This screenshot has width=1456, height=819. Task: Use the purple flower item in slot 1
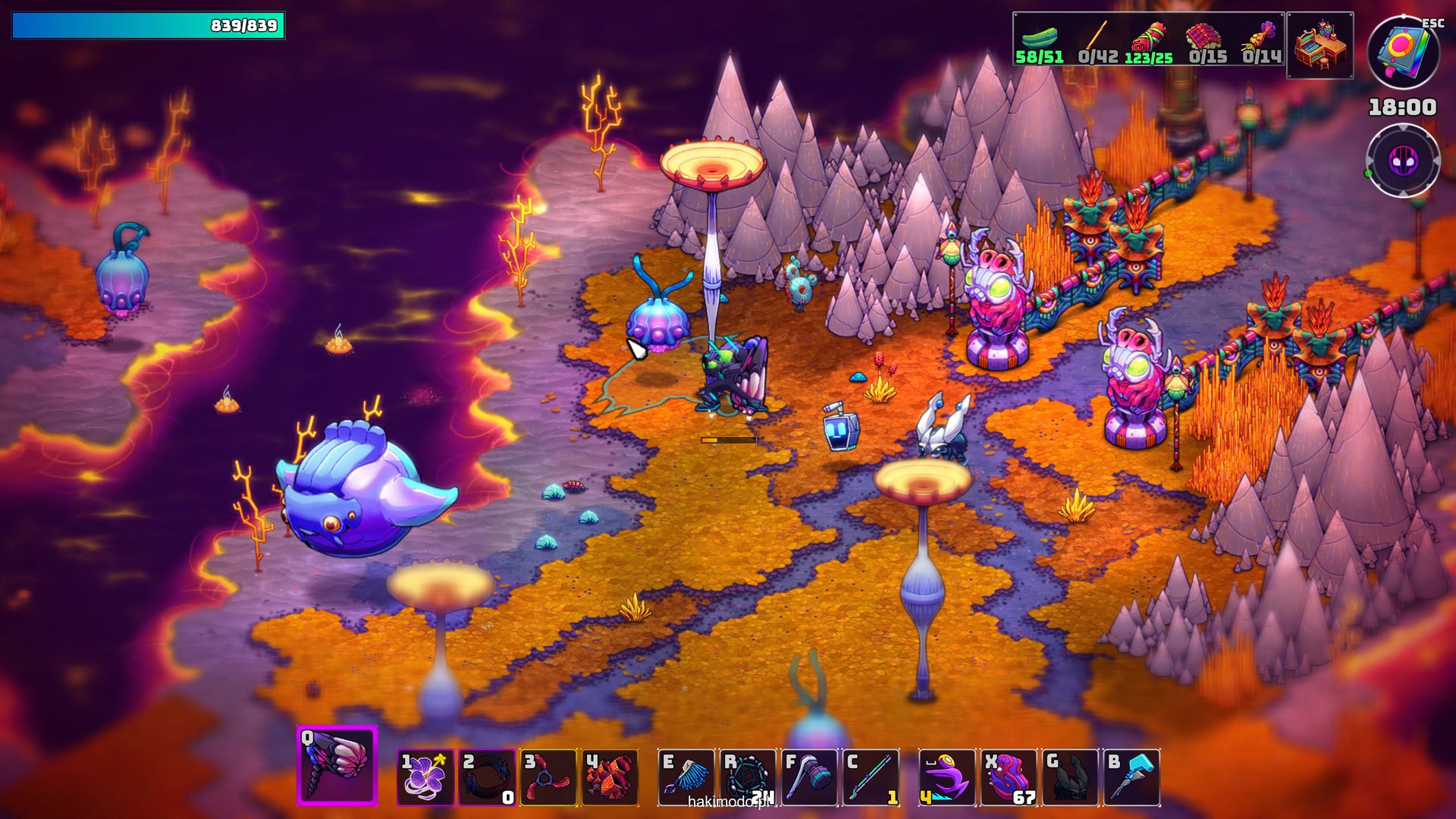425,777
